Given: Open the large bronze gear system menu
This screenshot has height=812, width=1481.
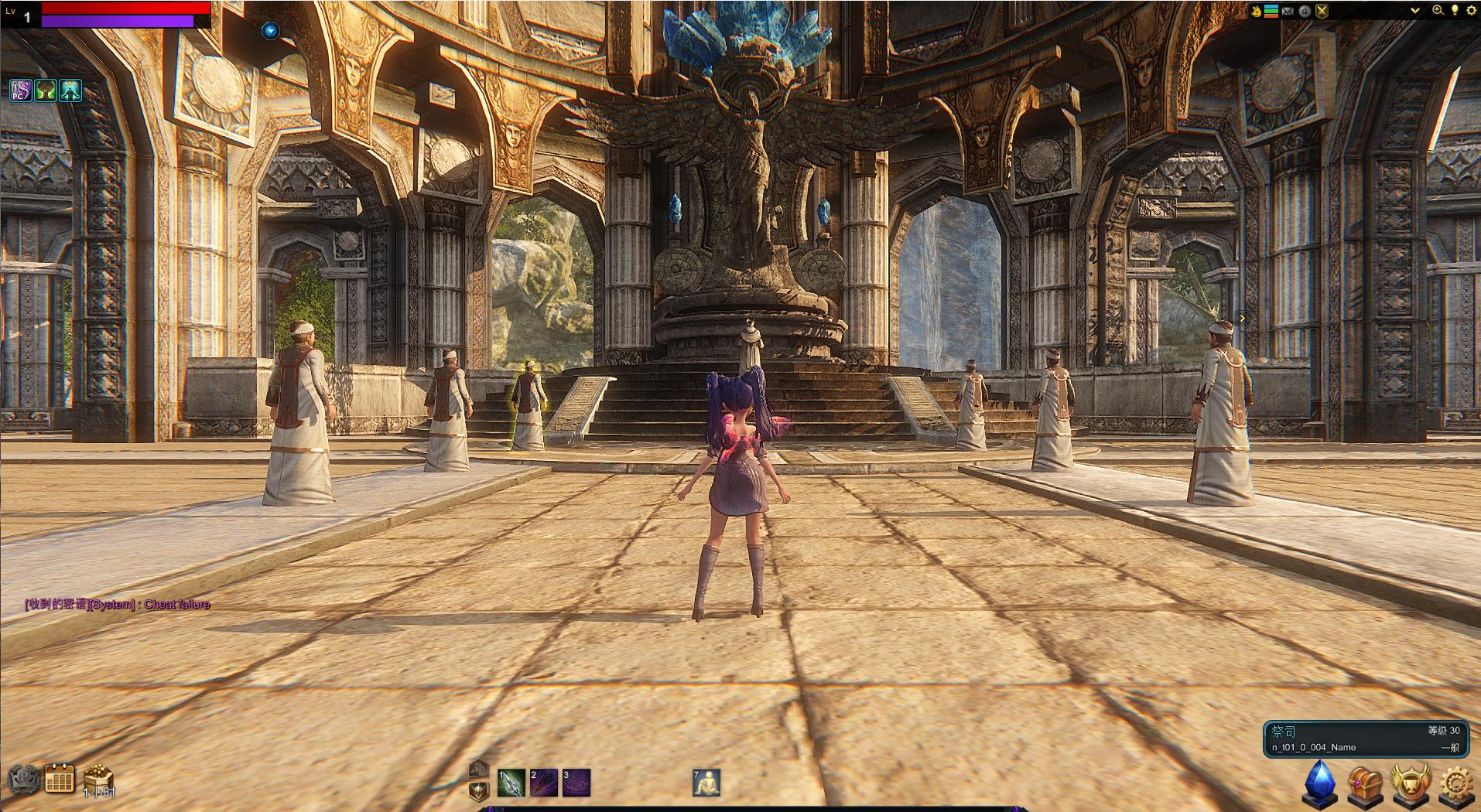Looking at the screenshot, I should (1456, 784).
